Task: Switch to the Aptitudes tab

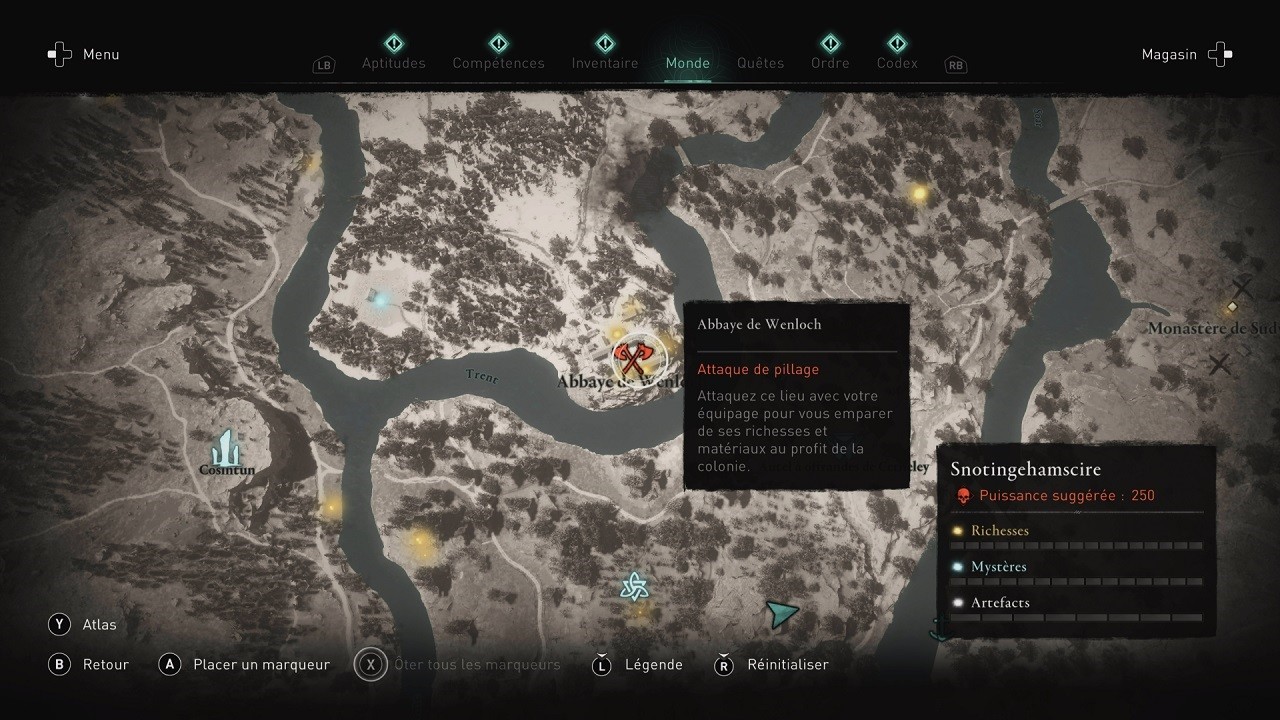Action: click(393, 62)
